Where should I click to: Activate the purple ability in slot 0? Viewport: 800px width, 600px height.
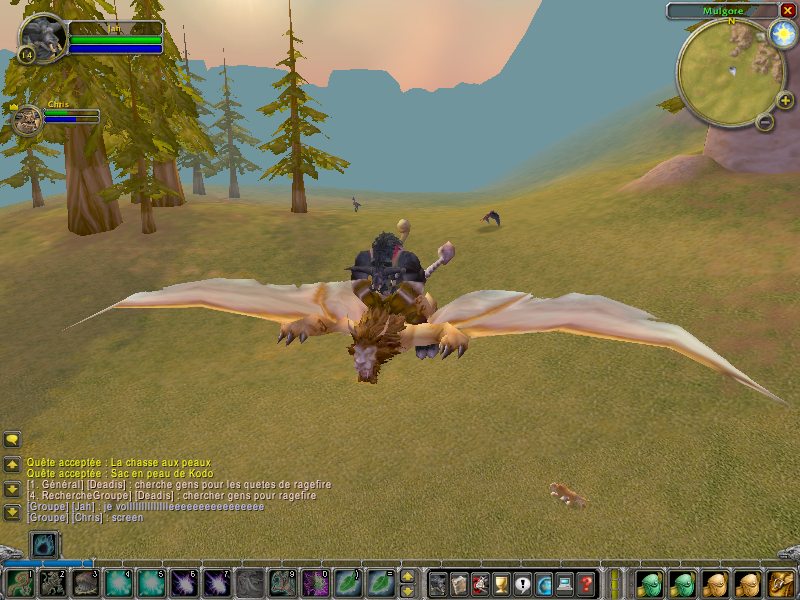315,583
